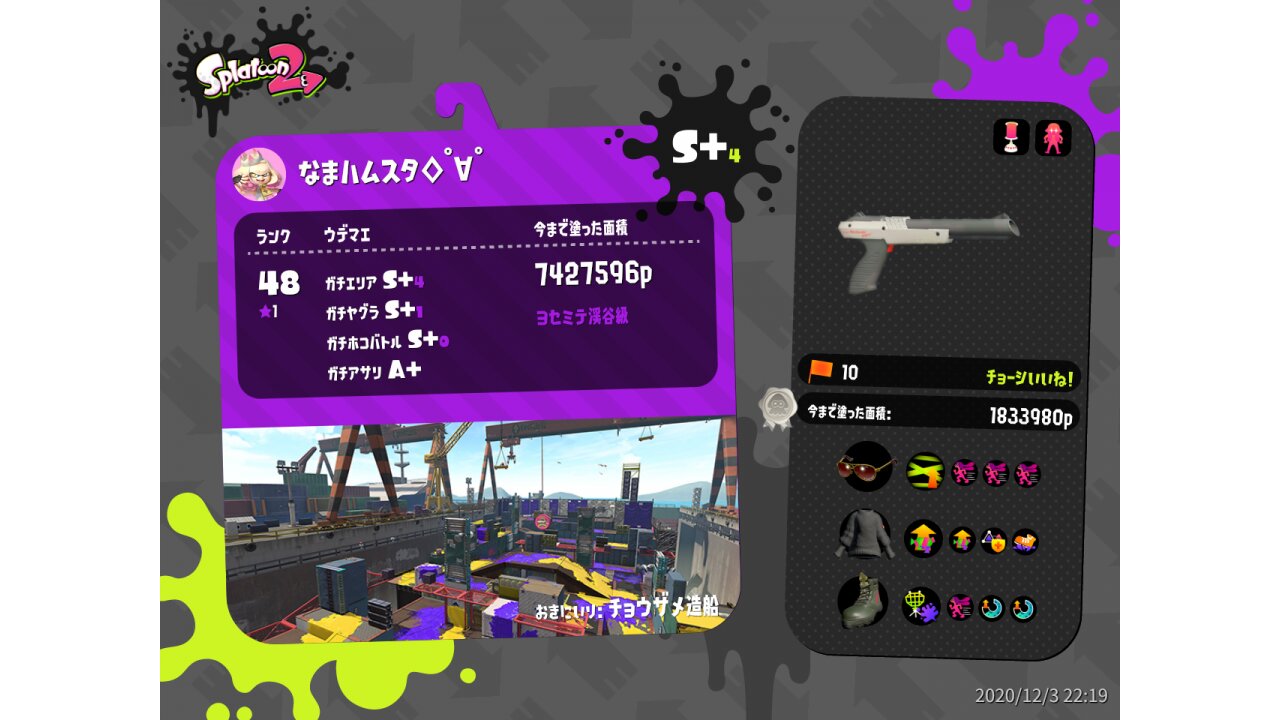Pick the green boots shoes slot

coord(863,601)
